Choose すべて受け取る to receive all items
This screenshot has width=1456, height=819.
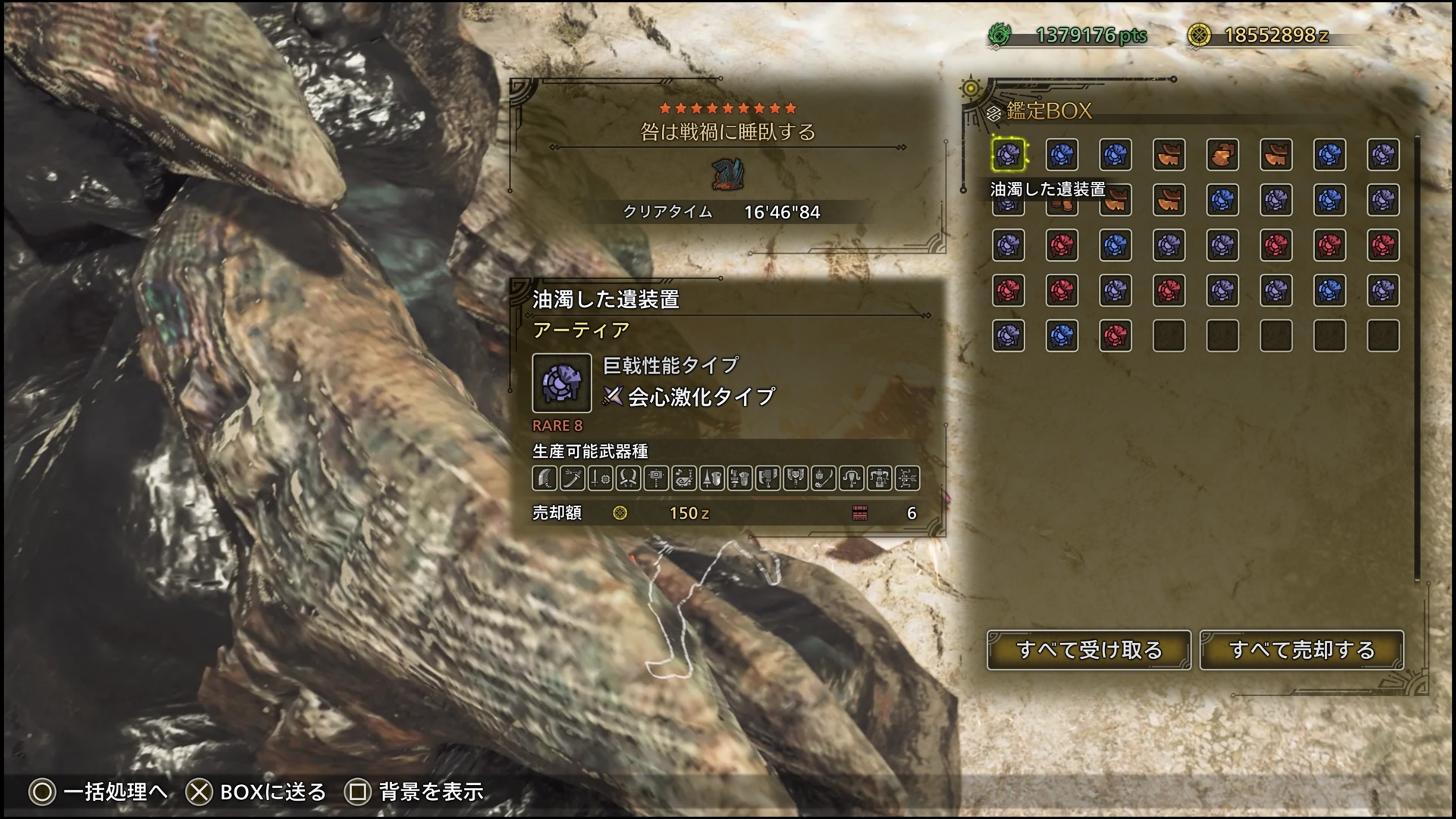[x=1089, y=650]
